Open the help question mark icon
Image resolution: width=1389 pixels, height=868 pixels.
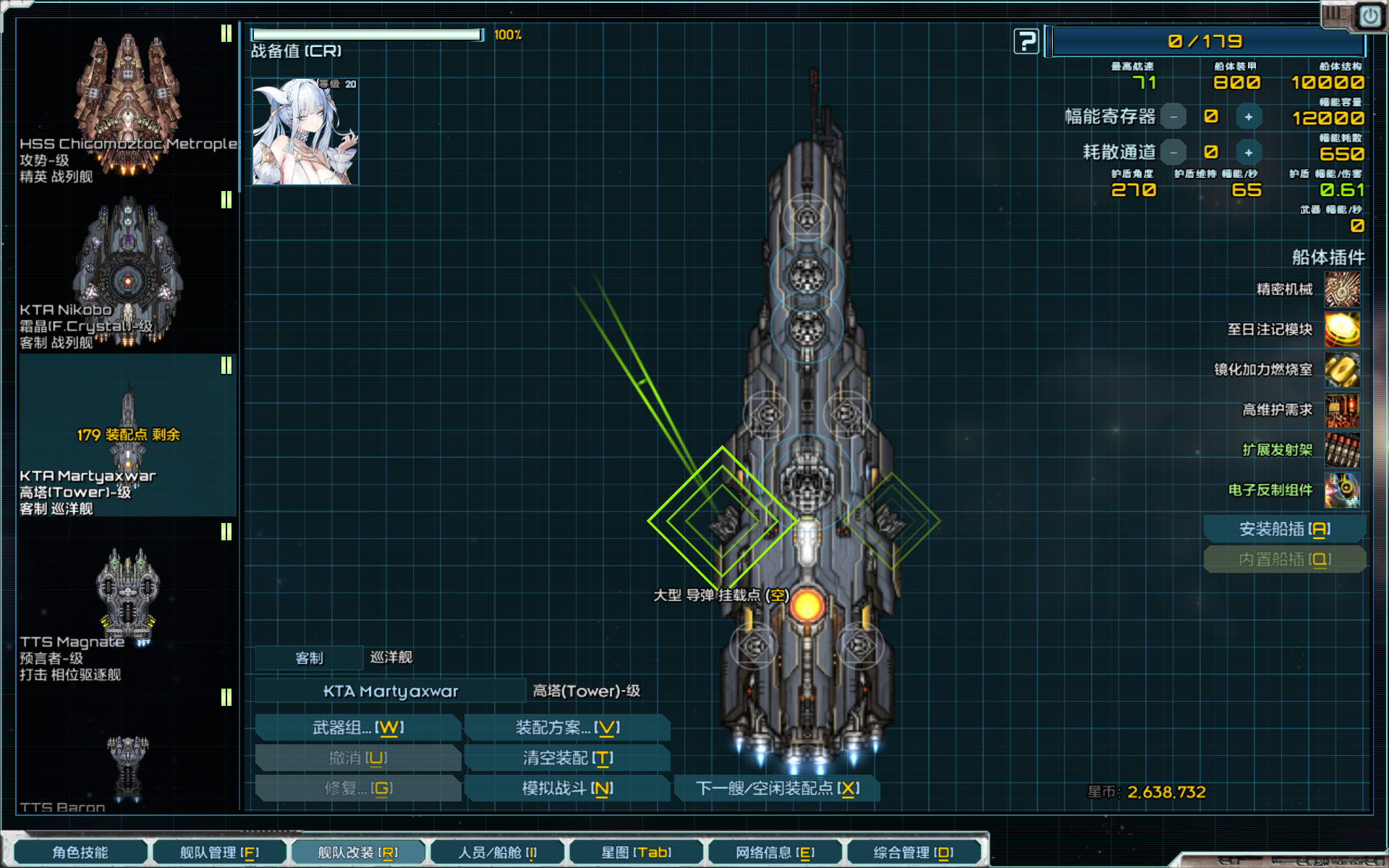tap(1027, 41)
